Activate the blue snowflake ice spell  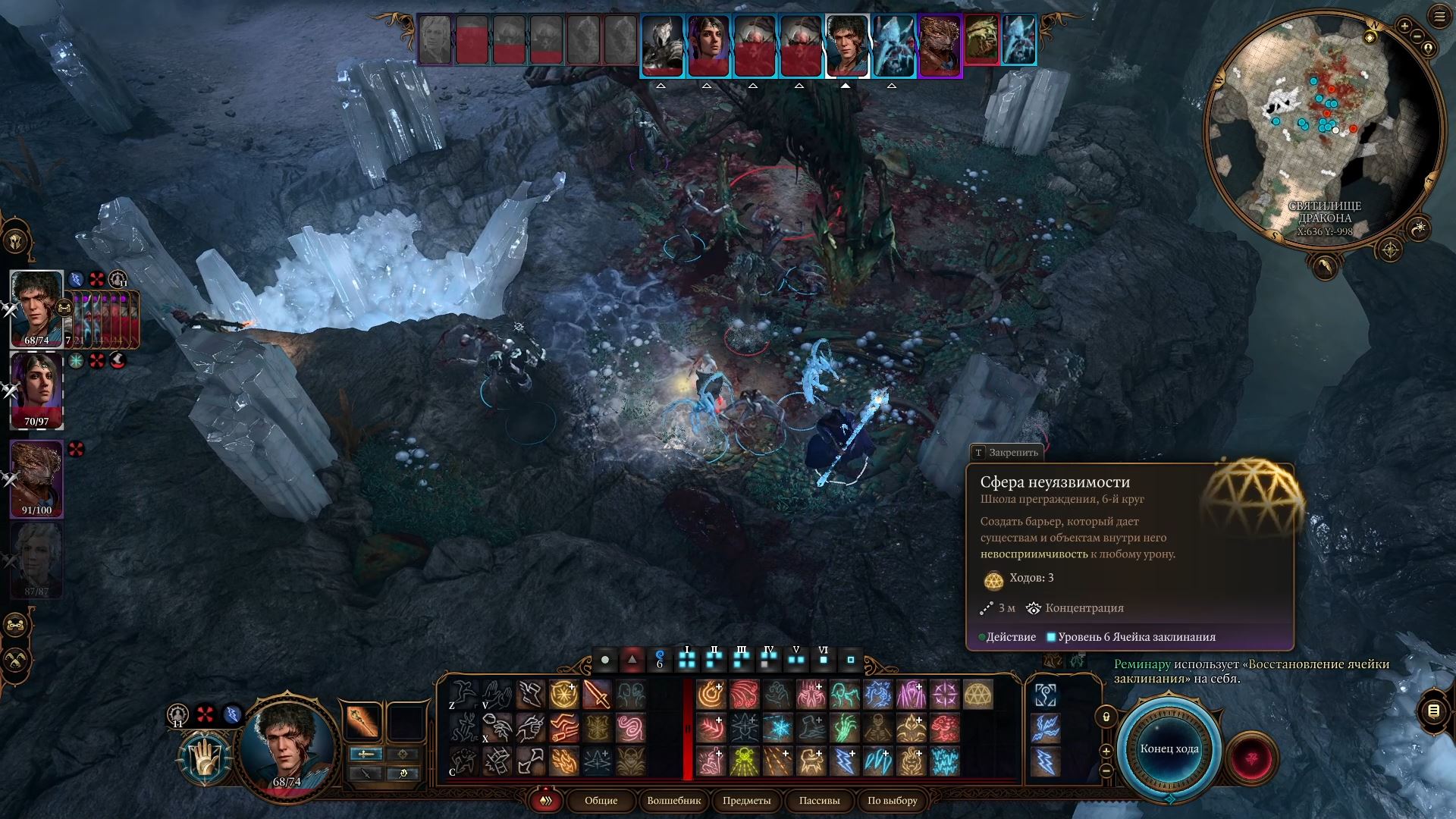coord(777,728)
